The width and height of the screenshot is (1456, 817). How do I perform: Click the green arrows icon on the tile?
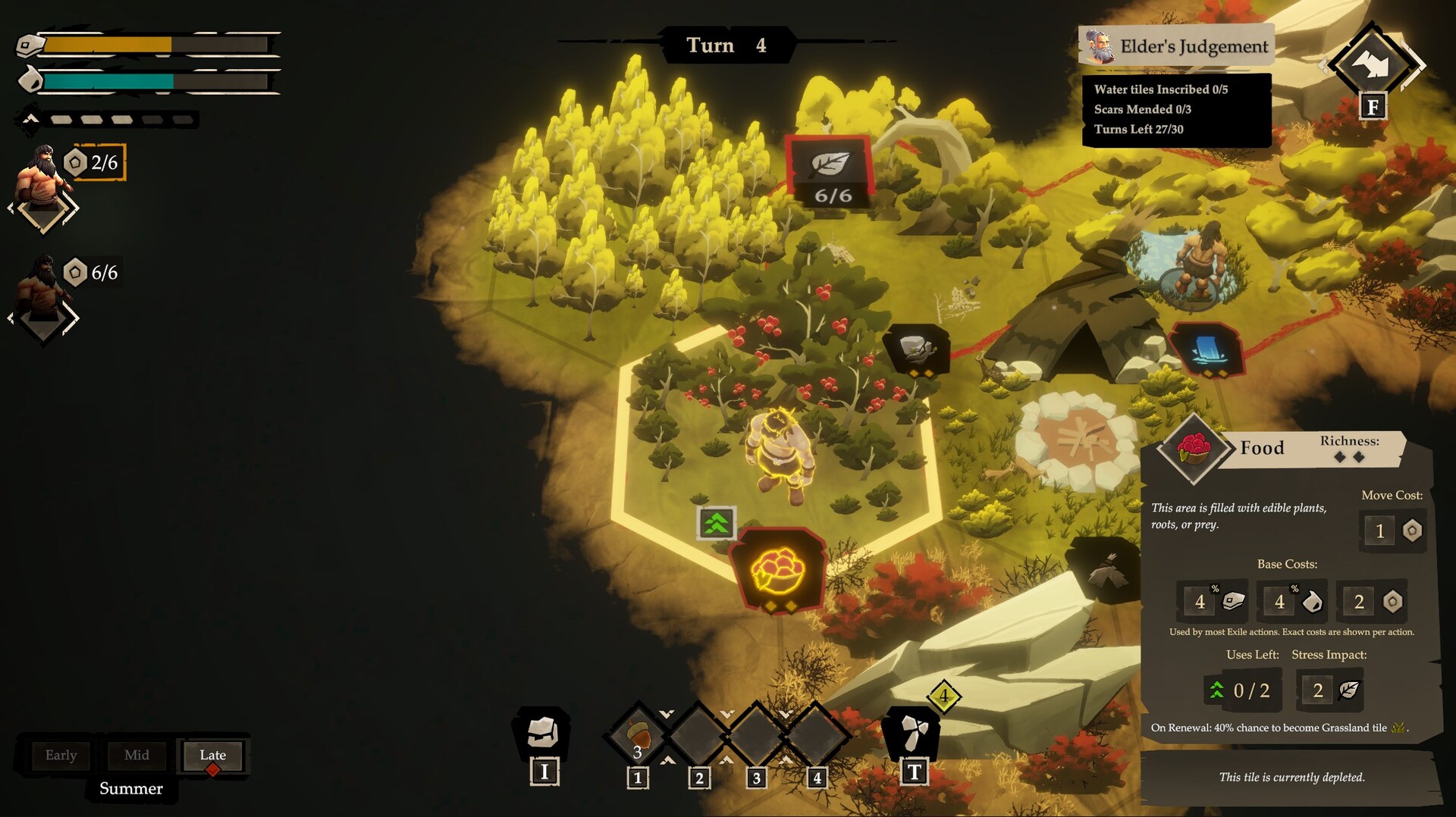[x=716, y=523]
